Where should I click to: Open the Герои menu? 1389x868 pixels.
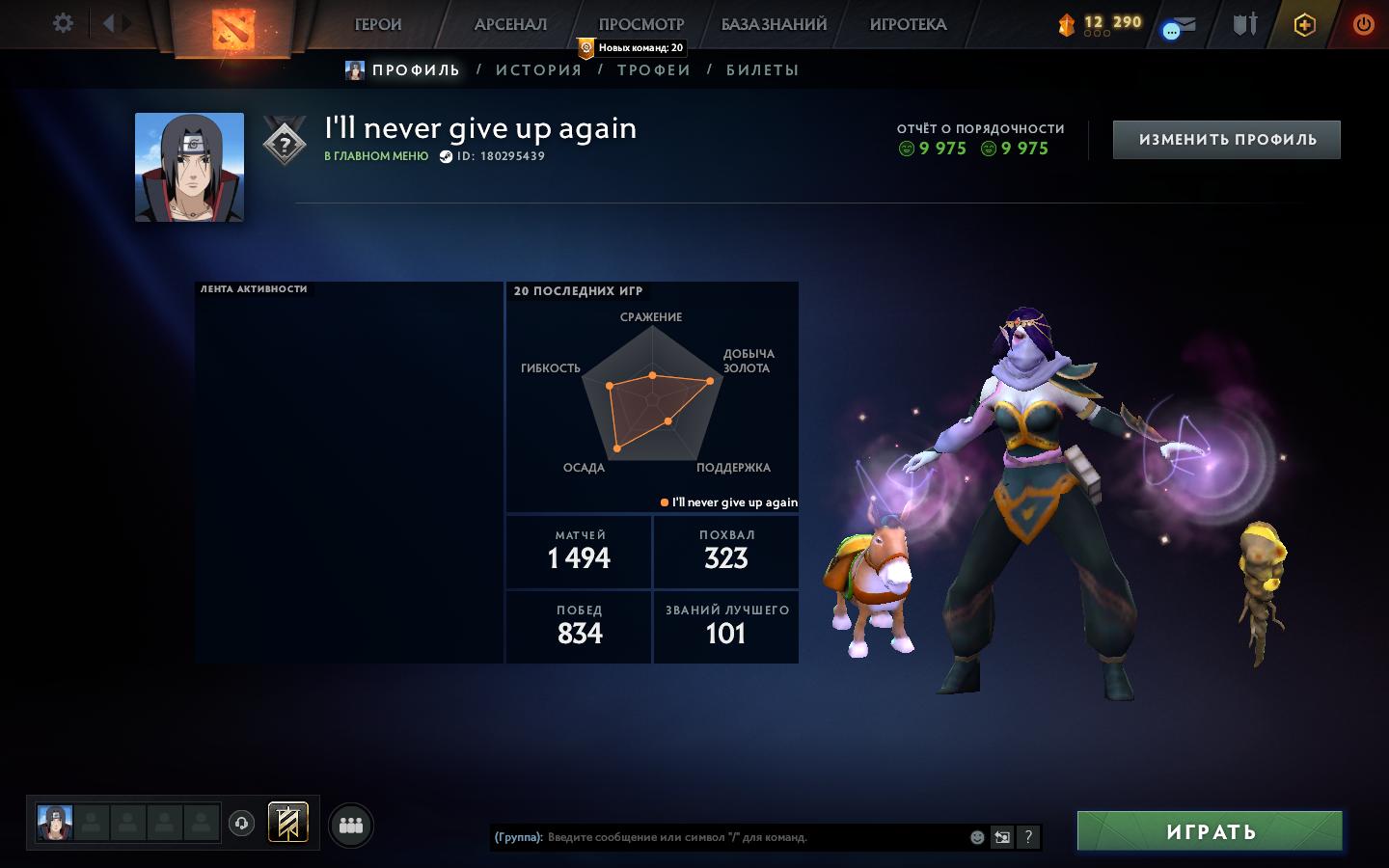coord(378,24)
